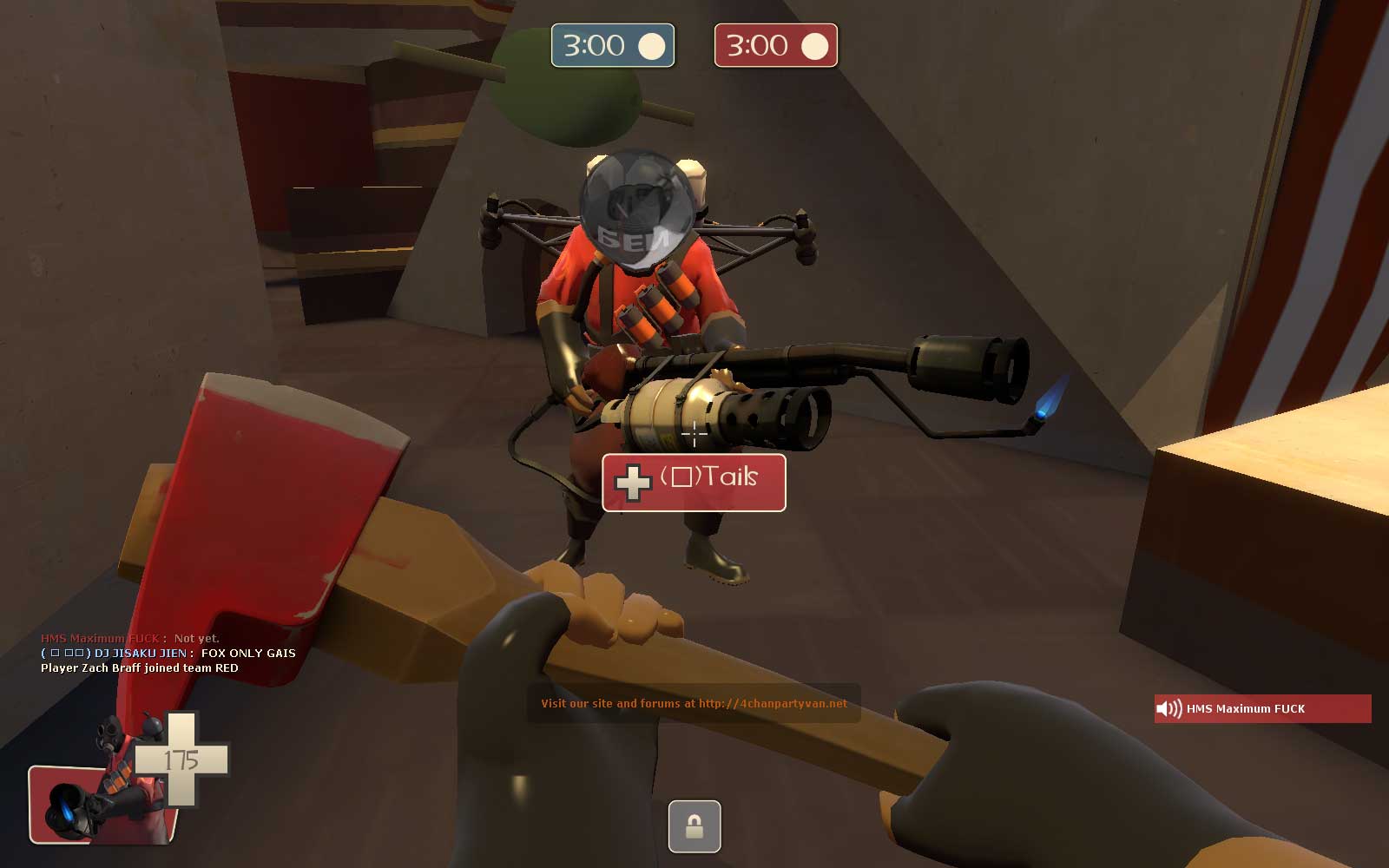Viewport: 1389px width, 868px height.
Task: Toggle the round indicator in the red timer
Action: (814, 45)
